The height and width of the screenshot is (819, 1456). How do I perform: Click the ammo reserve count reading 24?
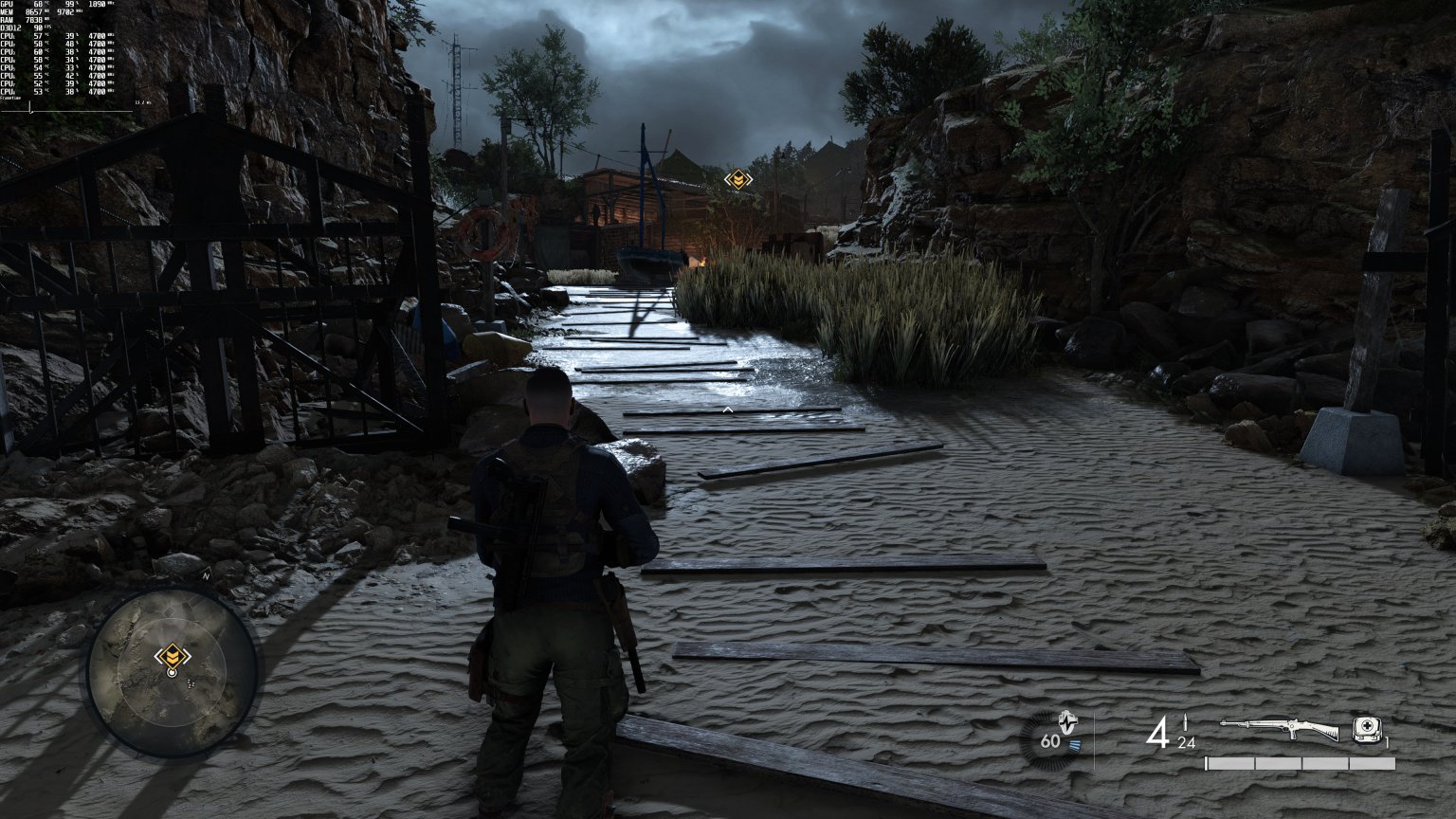pos(1187,743)
